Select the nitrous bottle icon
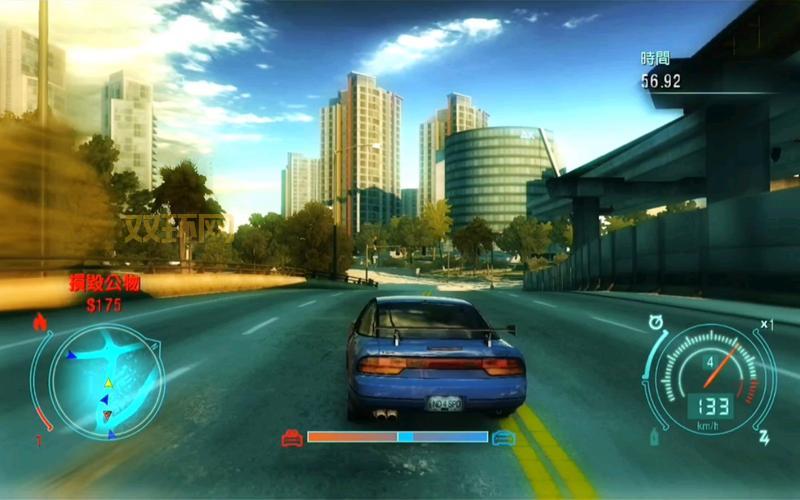 coord(656,437)
